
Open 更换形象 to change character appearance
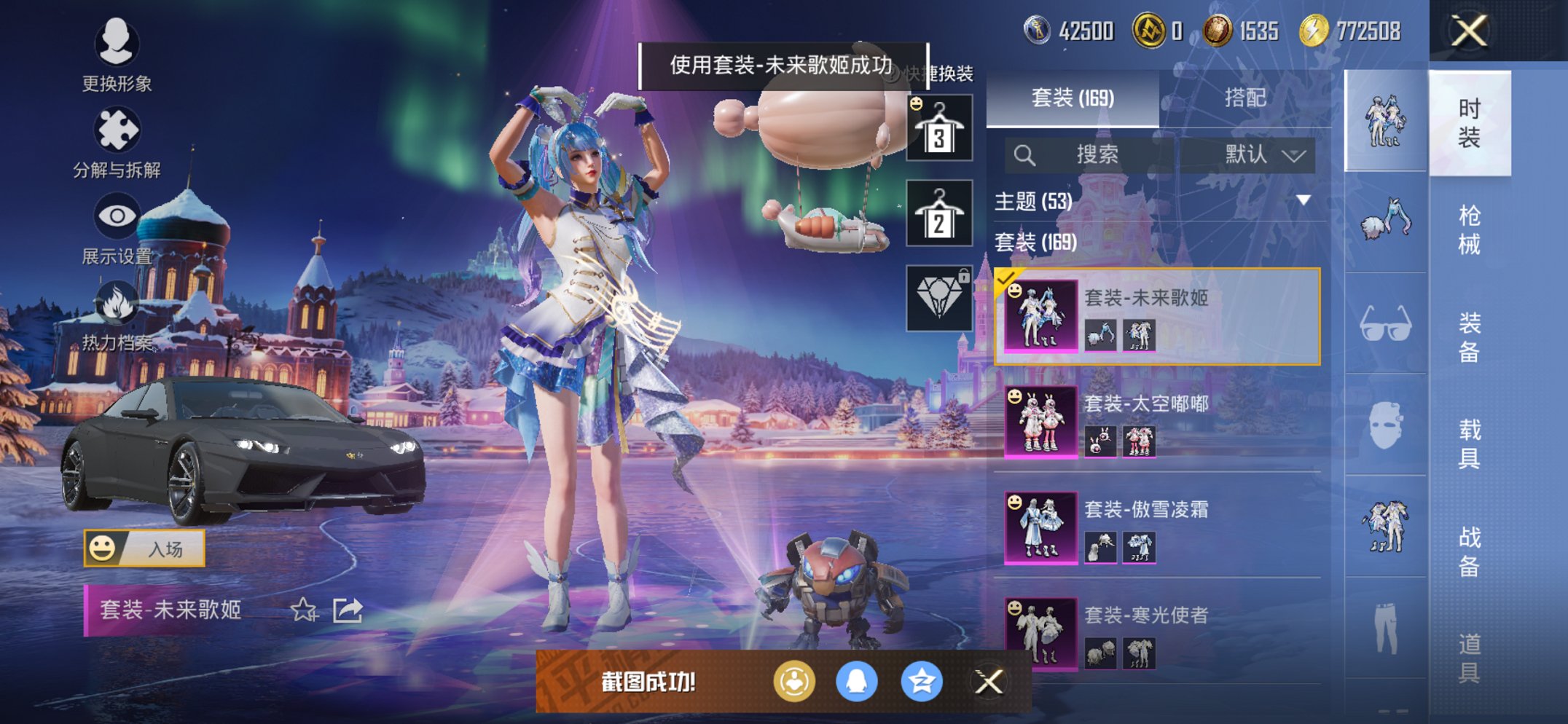pos(118,45)
